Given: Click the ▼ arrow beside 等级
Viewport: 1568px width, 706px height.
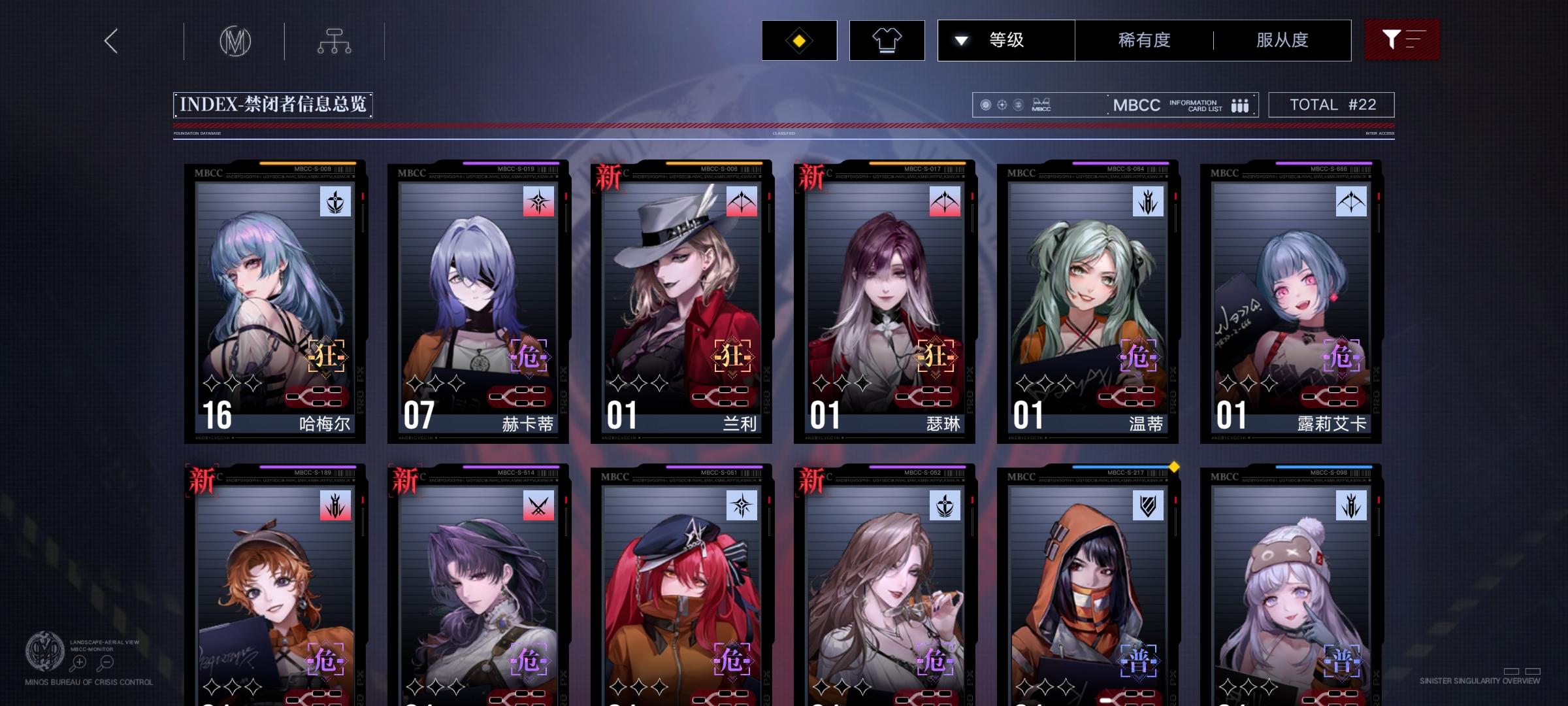Looking at the screenshot, I should click(x=960, y=40).
